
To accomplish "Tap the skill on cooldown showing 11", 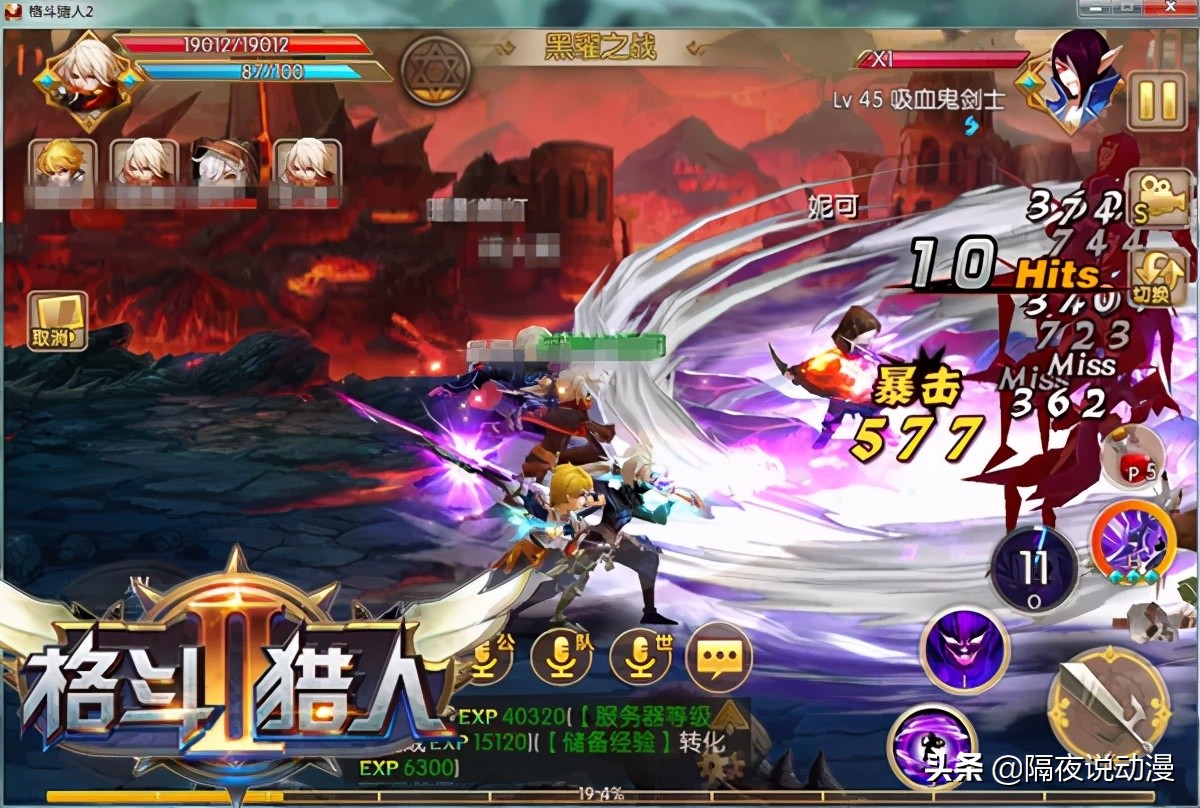I will point(1034,568).
